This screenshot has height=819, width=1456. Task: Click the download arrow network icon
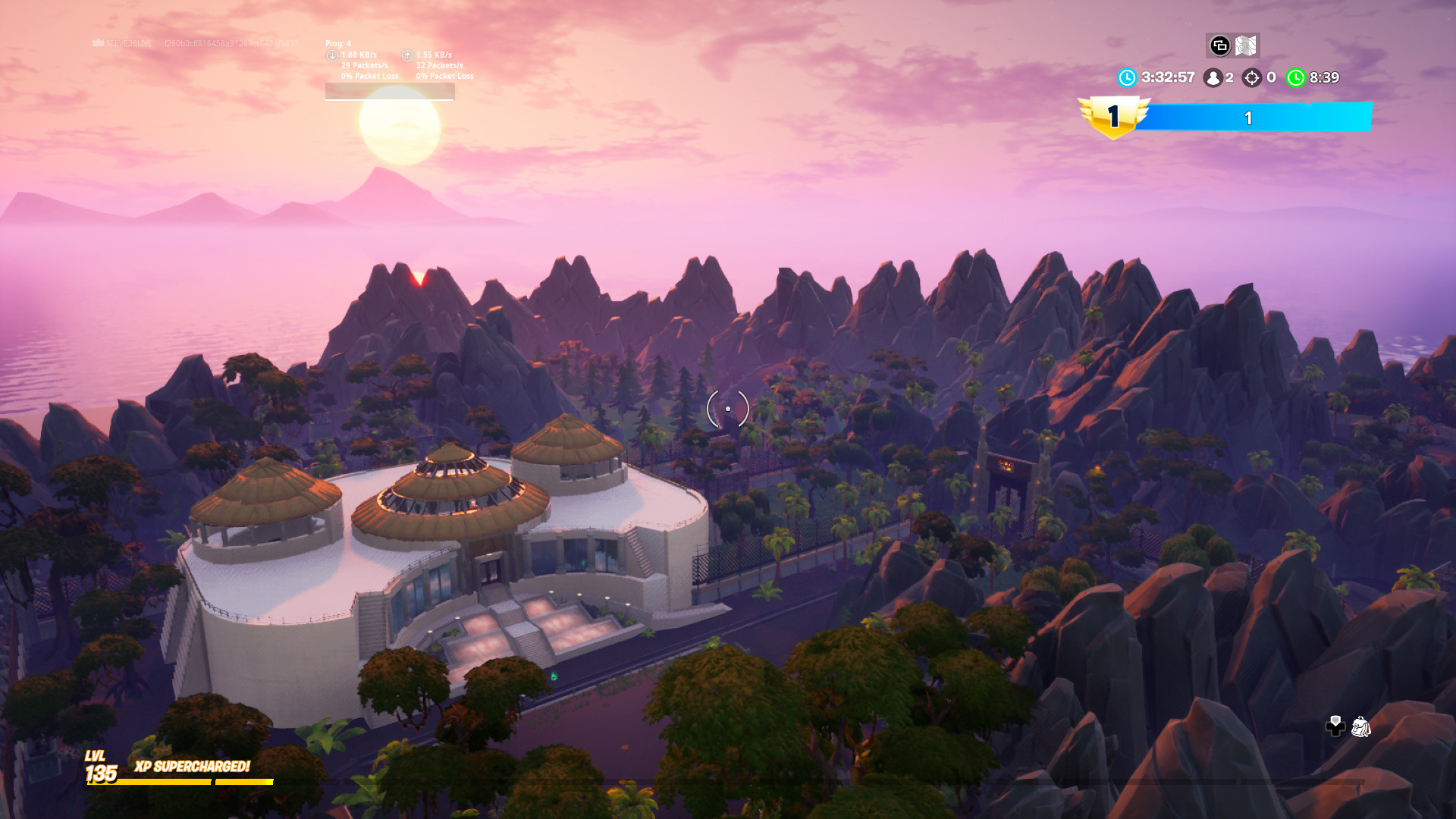click(331, 55)
